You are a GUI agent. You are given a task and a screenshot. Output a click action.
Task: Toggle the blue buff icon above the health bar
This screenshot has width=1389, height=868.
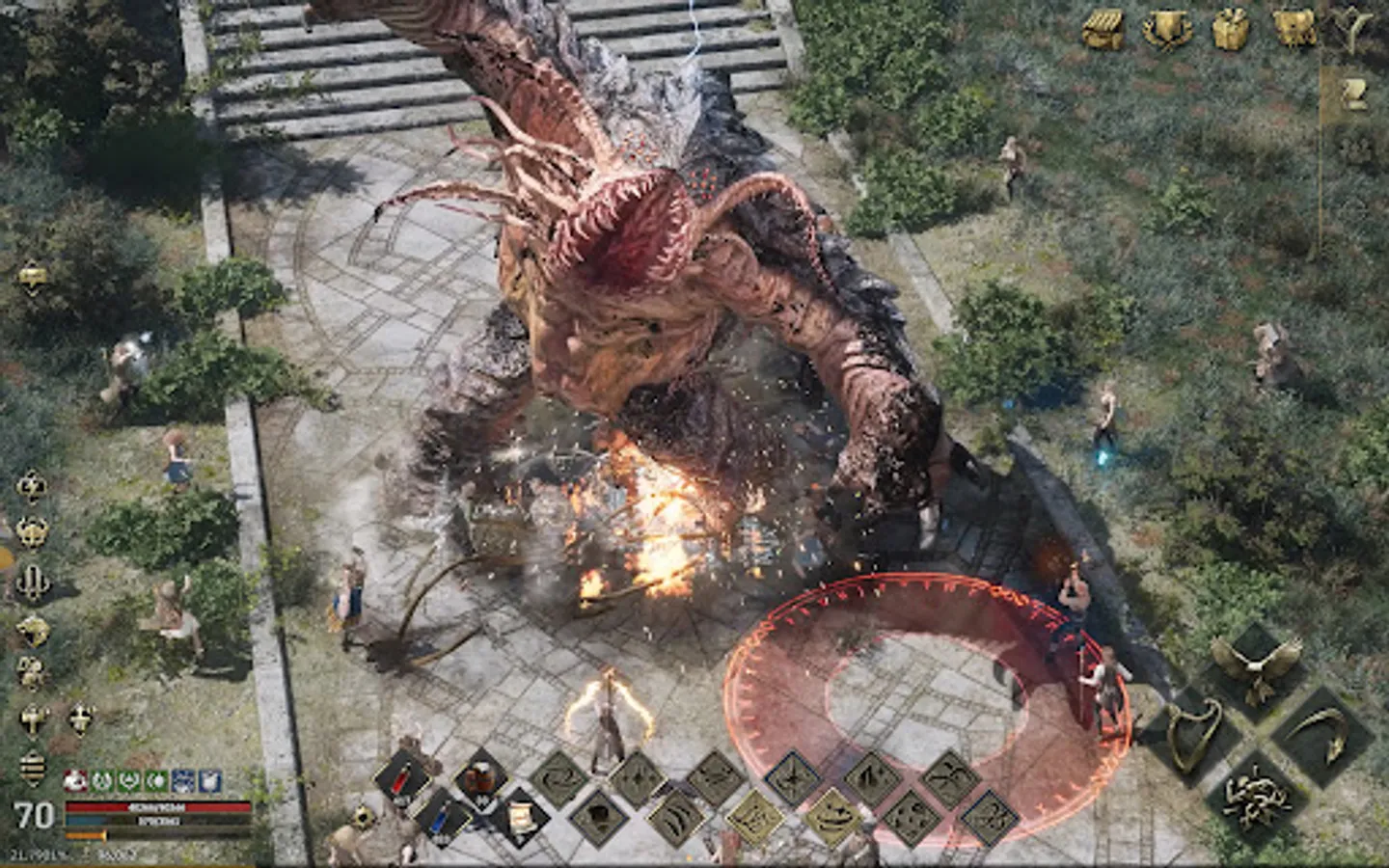pos(183,779)
